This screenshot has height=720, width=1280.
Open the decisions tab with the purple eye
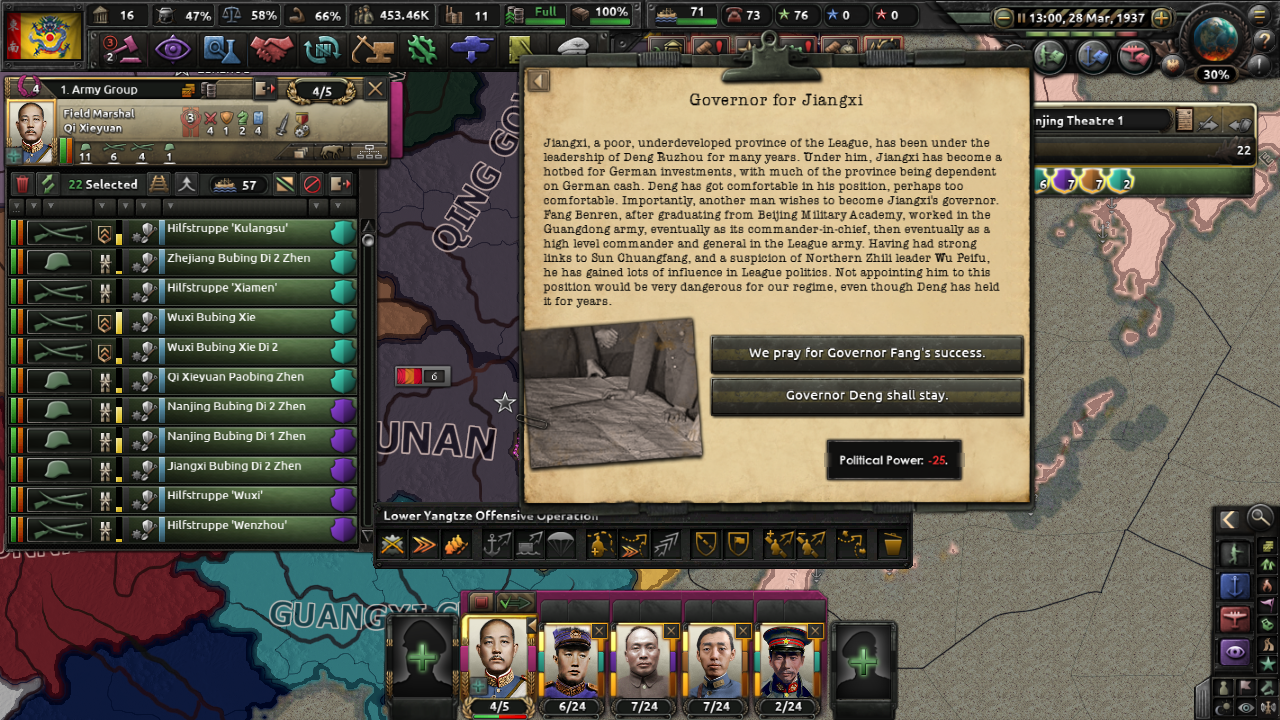172,49
